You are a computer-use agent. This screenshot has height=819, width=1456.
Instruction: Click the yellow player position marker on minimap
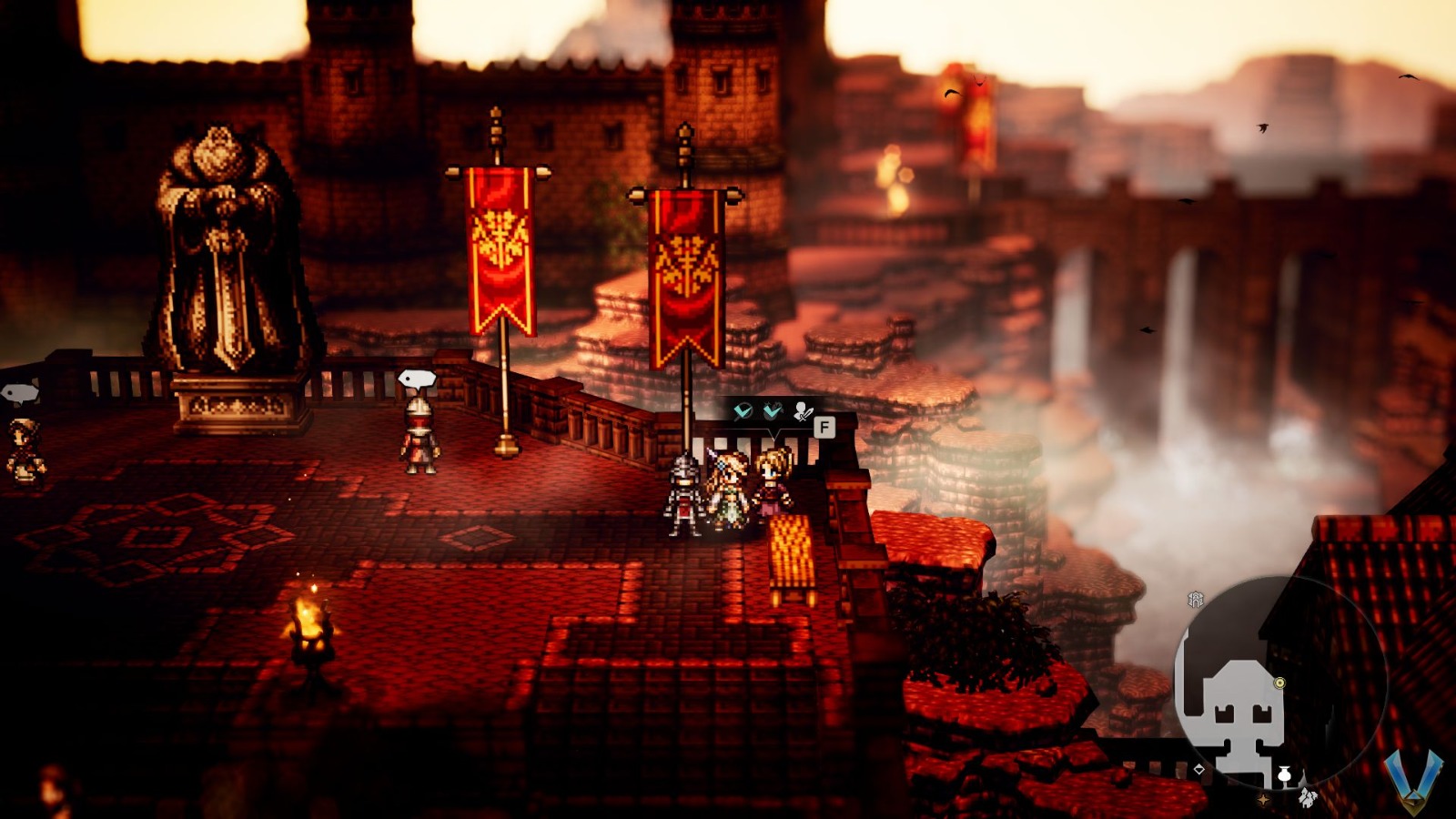click(1279, 682)
